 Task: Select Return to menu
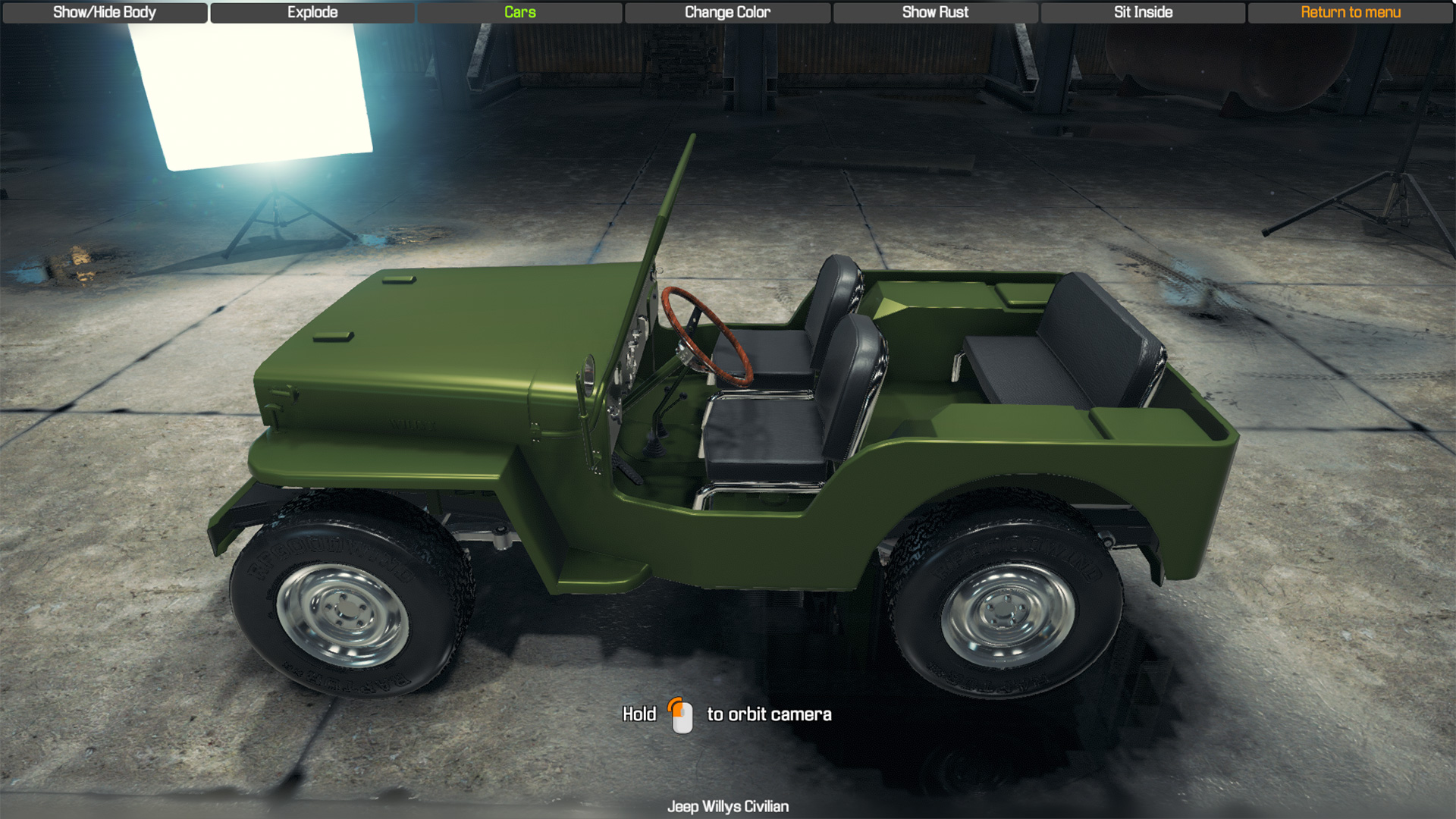tap(1351, 12)
